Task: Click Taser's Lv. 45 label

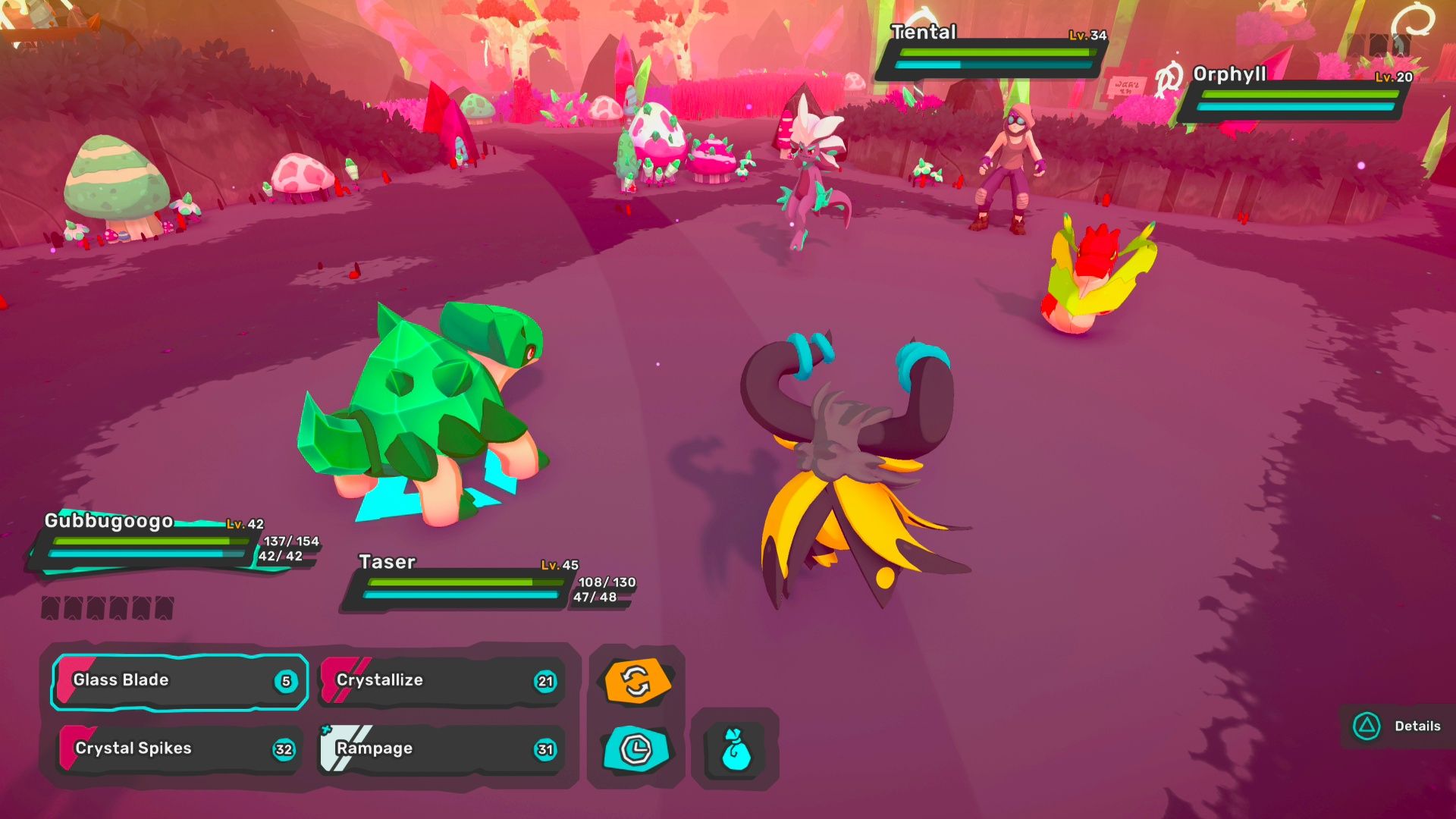Action: click(x=561, y=563)
